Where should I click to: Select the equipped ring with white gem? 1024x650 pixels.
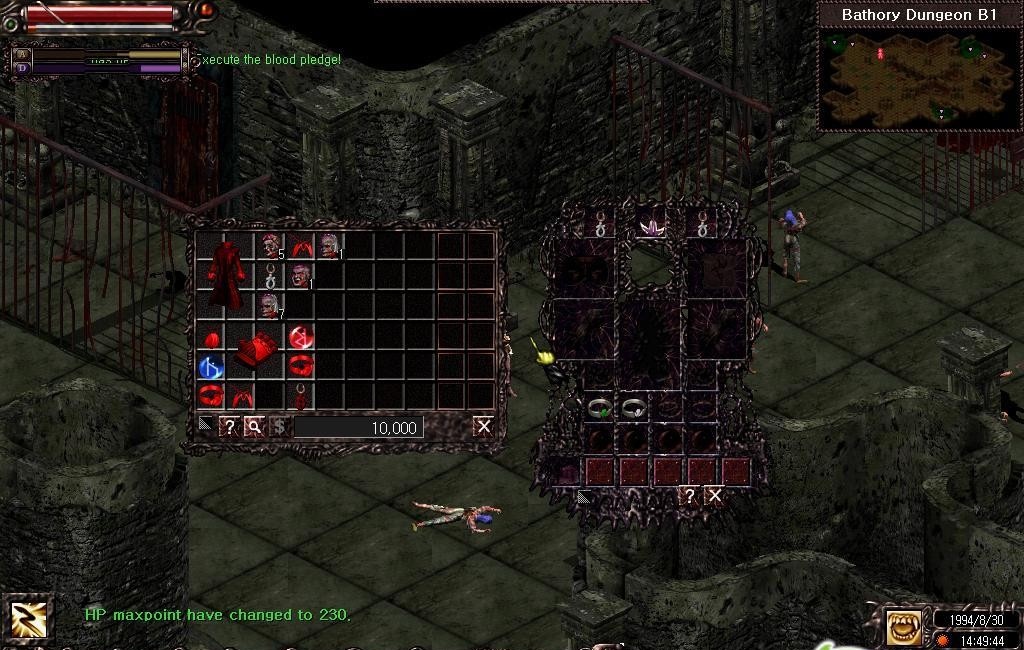coord(633,408)
